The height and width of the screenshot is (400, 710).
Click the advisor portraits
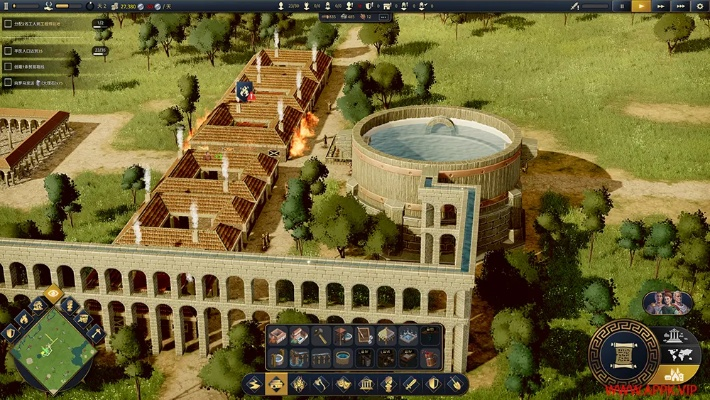[x=668, y=302]
